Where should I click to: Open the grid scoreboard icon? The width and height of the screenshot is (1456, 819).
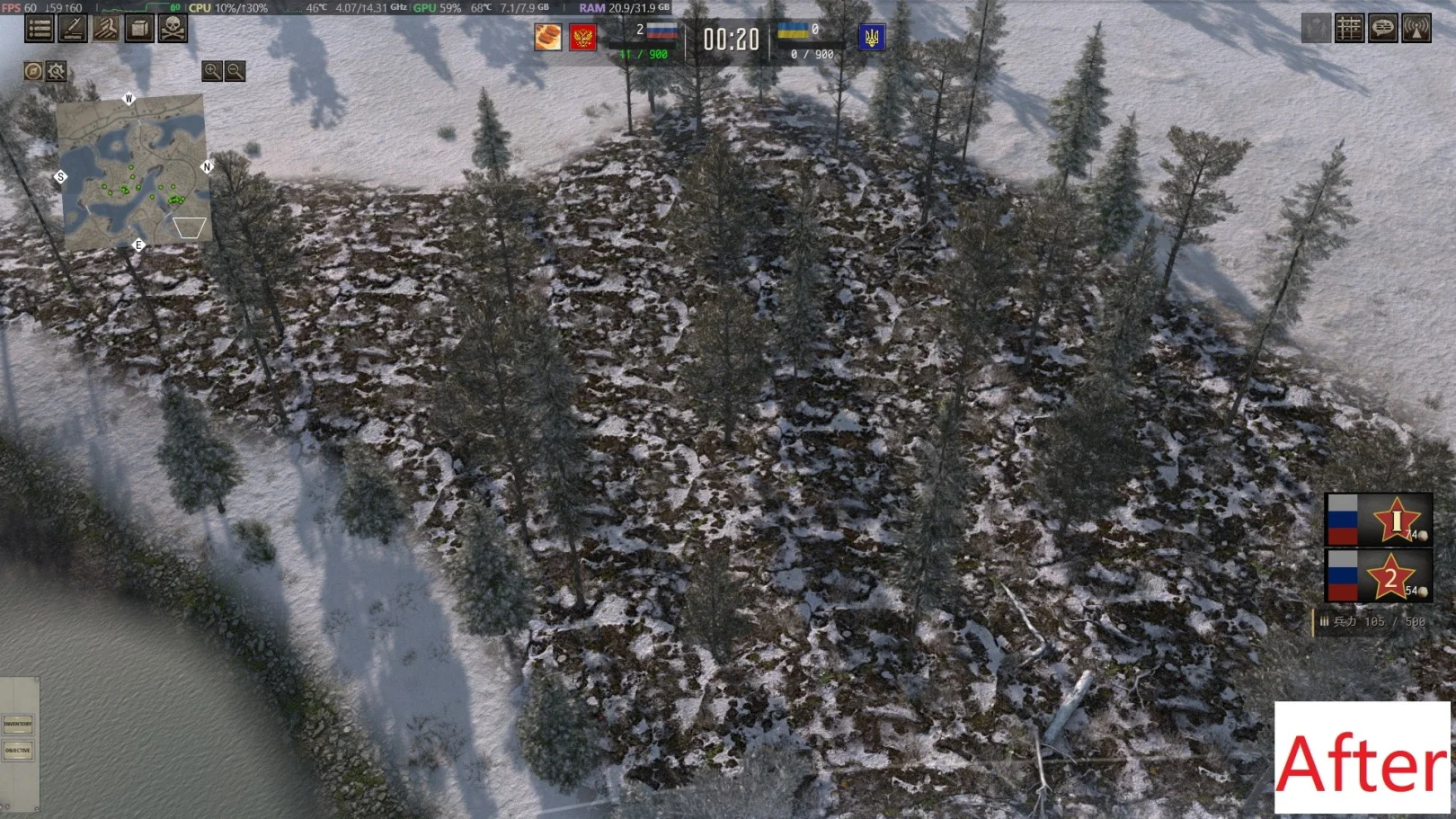pyautogui.click(x=1349, y=29)
